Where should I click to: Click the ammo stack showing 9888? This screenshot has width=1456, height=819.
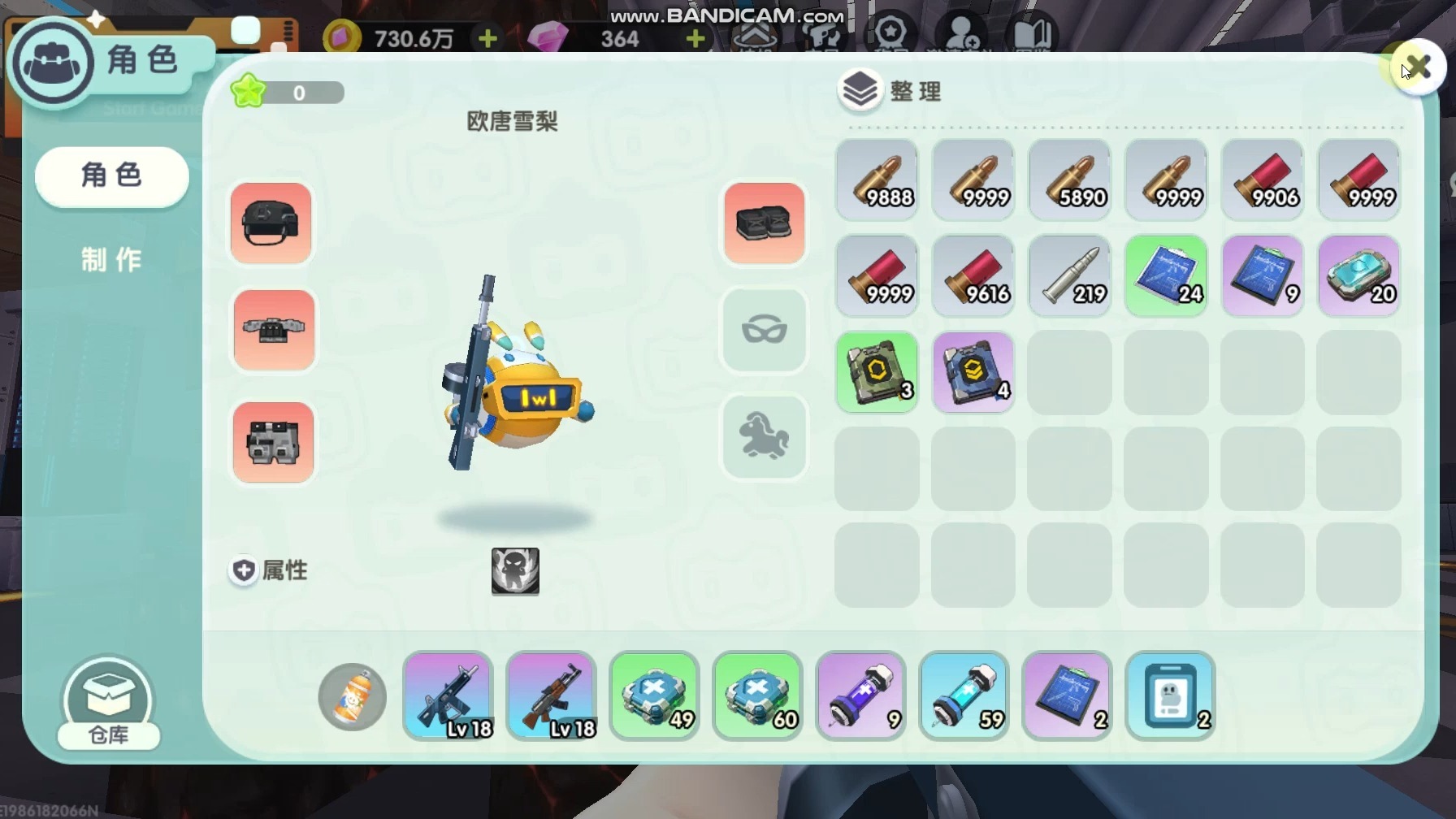(877, 180)
